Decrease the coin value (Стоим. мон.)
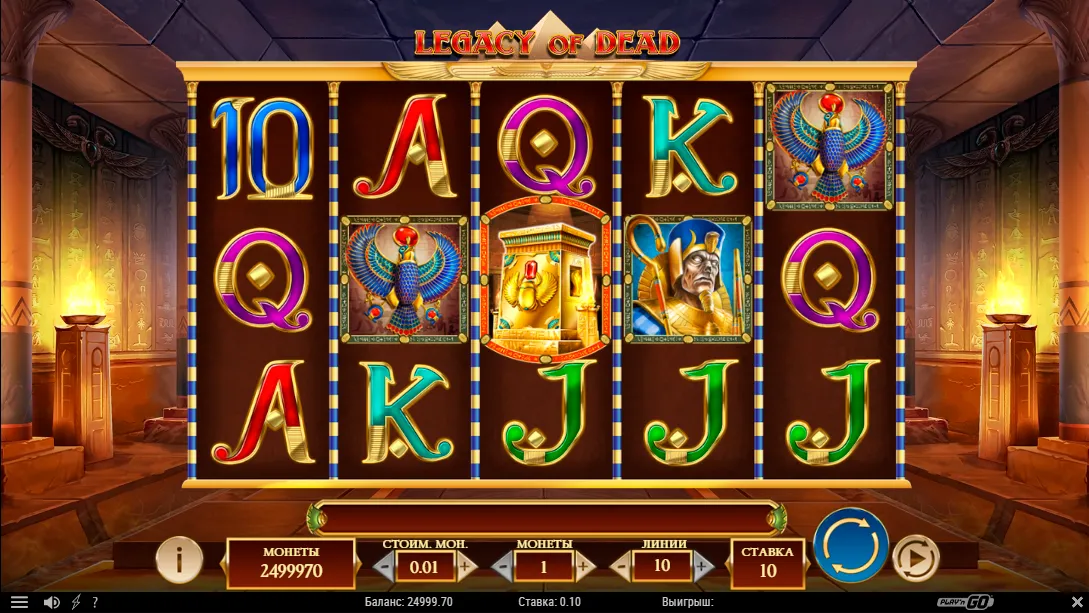Screen dimensions: 1089x613 coord(384,566)
